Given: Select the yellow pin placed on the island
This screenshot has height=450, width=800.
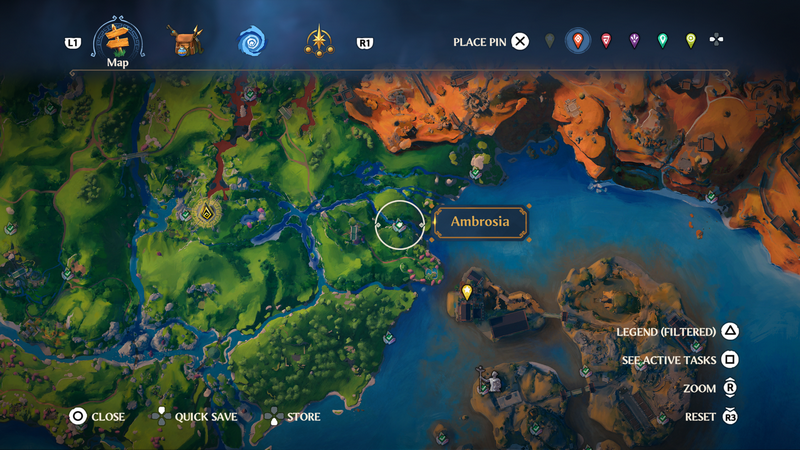Looking at the screenshot, I should tap(466, 292).
